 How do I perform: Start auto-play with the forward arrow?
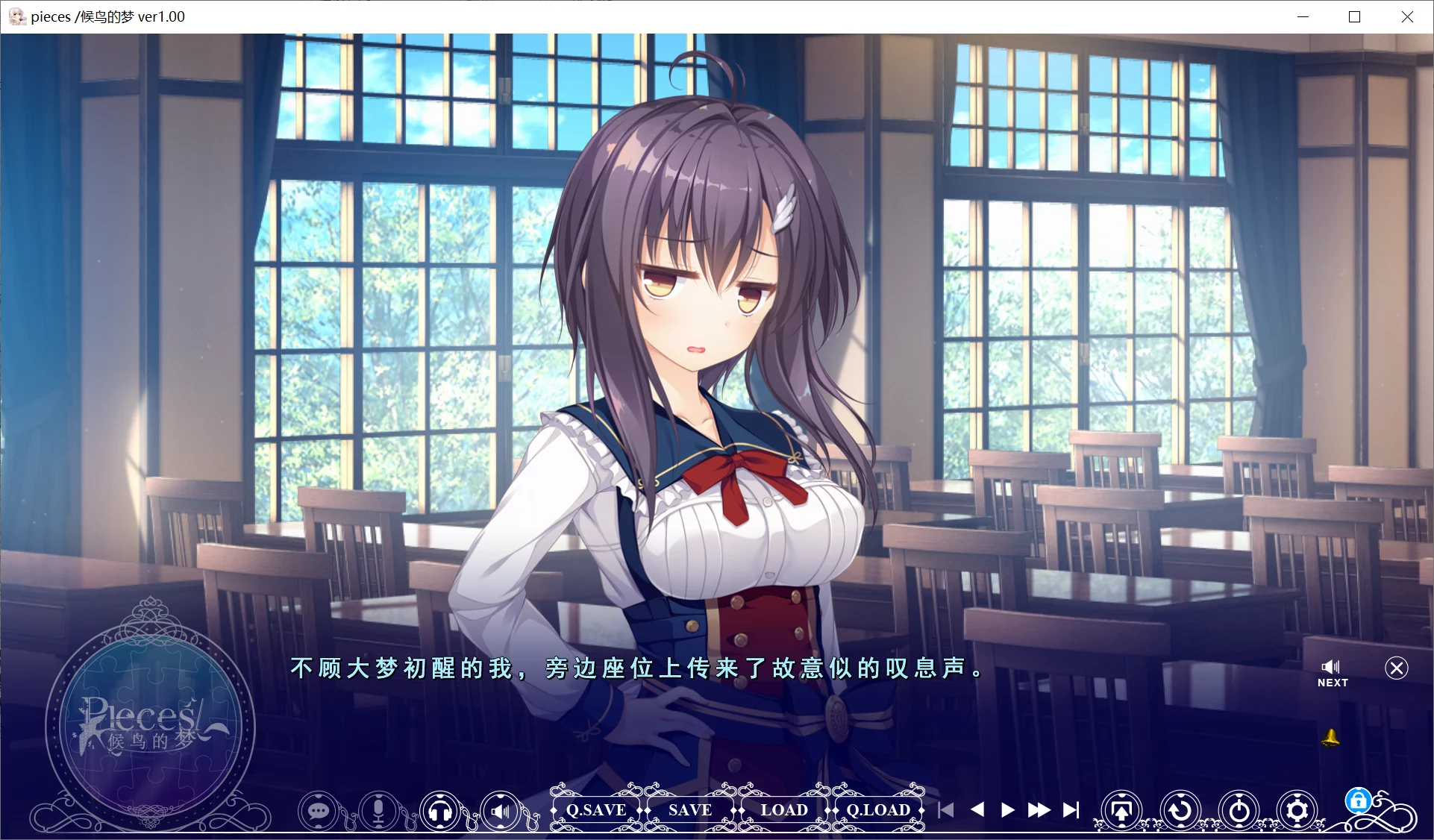coord(1006,810)
